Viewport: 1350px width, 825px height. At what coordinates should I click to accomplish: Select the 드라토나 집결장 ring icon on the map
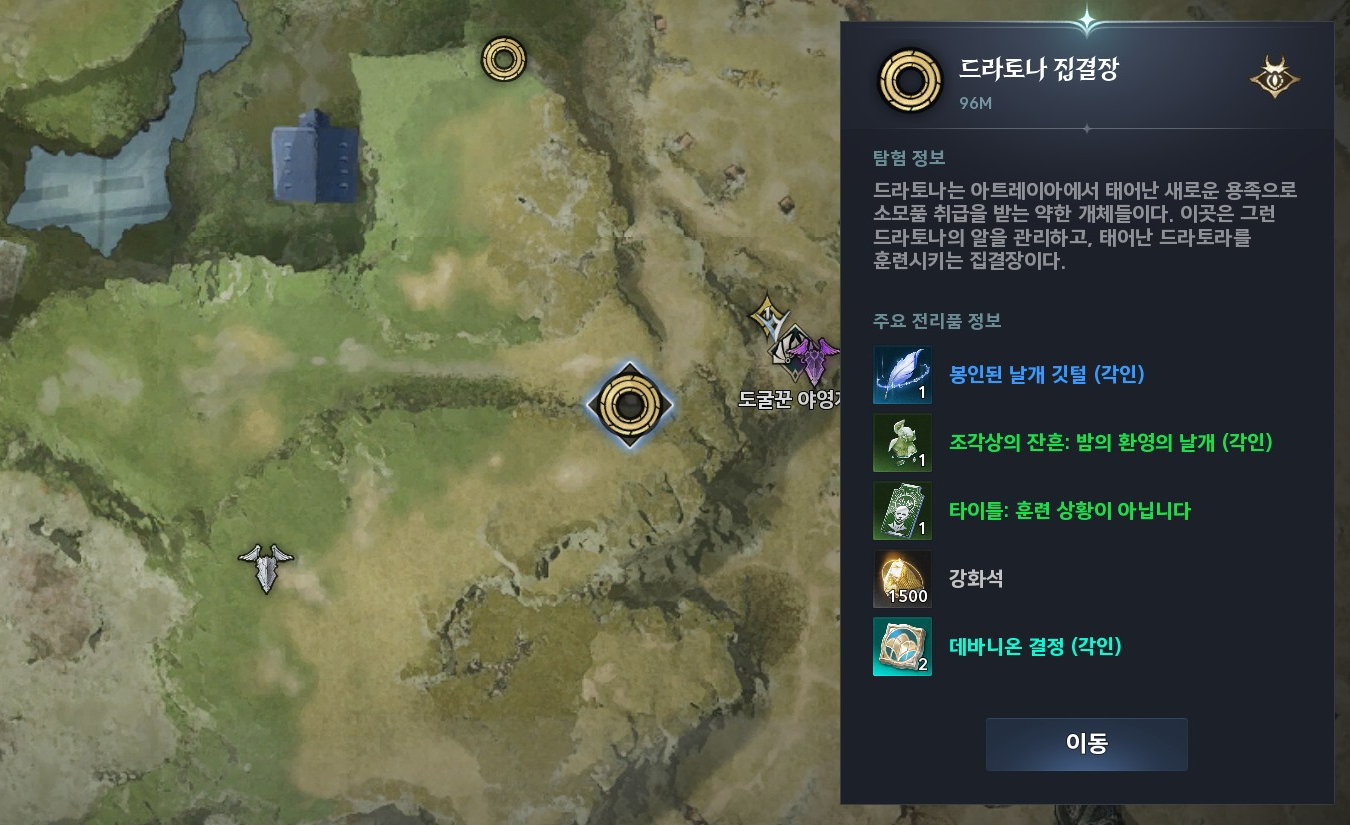click(x=628, y=405)
